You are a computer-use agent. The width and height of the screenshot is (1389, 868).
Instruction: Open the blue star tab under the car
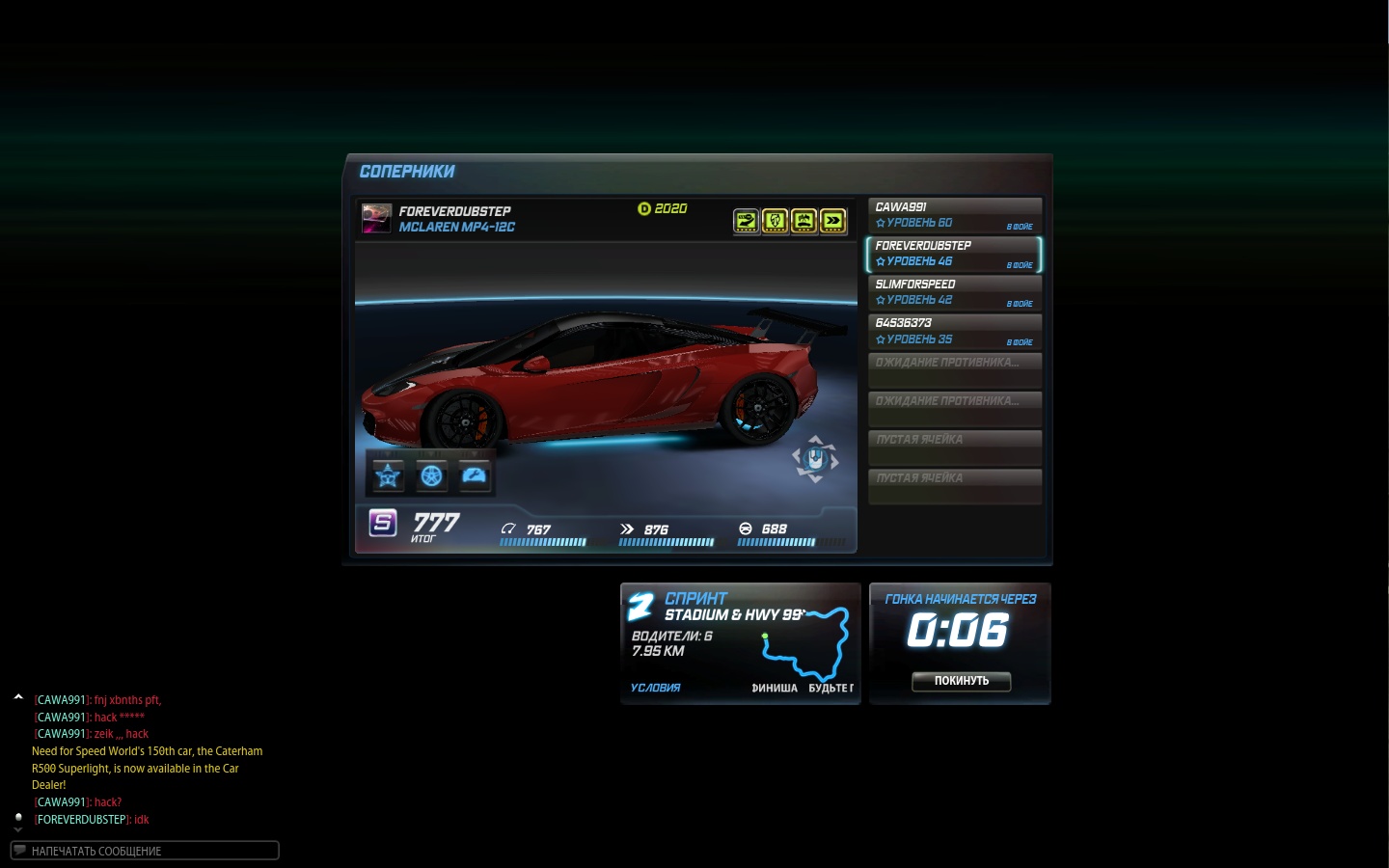click(x=388, y=475)
